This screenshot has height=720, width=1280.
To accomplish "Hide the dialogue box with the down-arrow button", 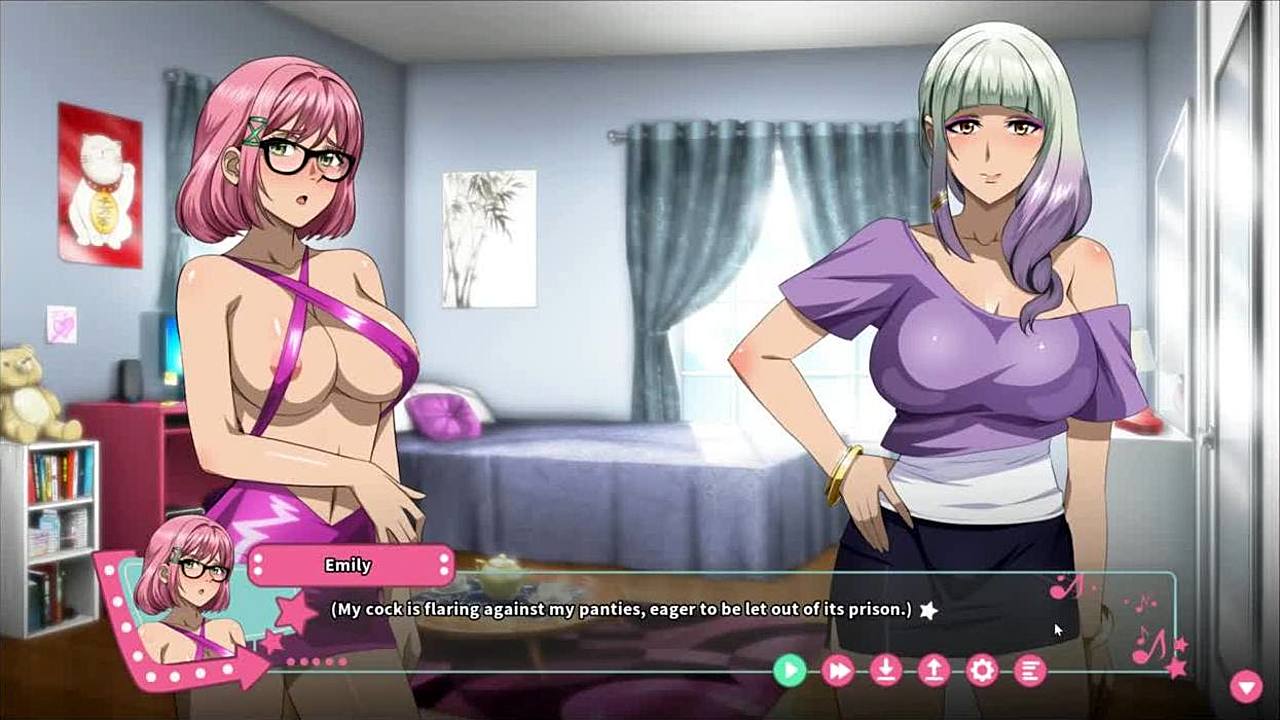I will point(1246,686).
